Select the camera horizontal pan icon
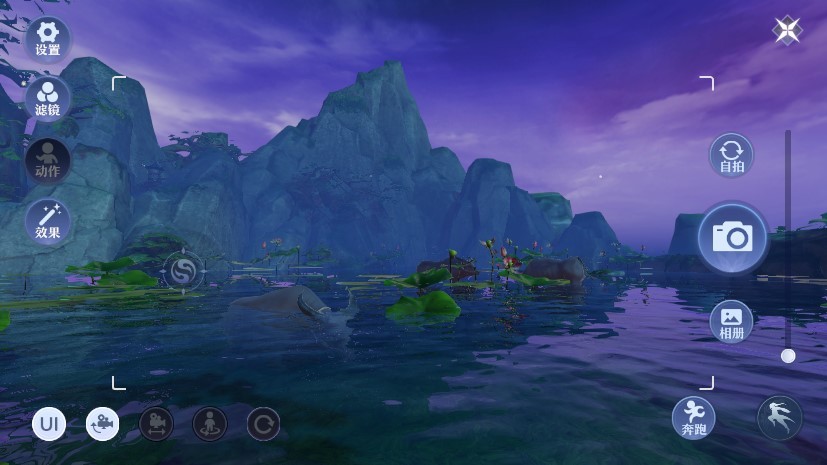827x465 pixels. (x=156, y=424)
